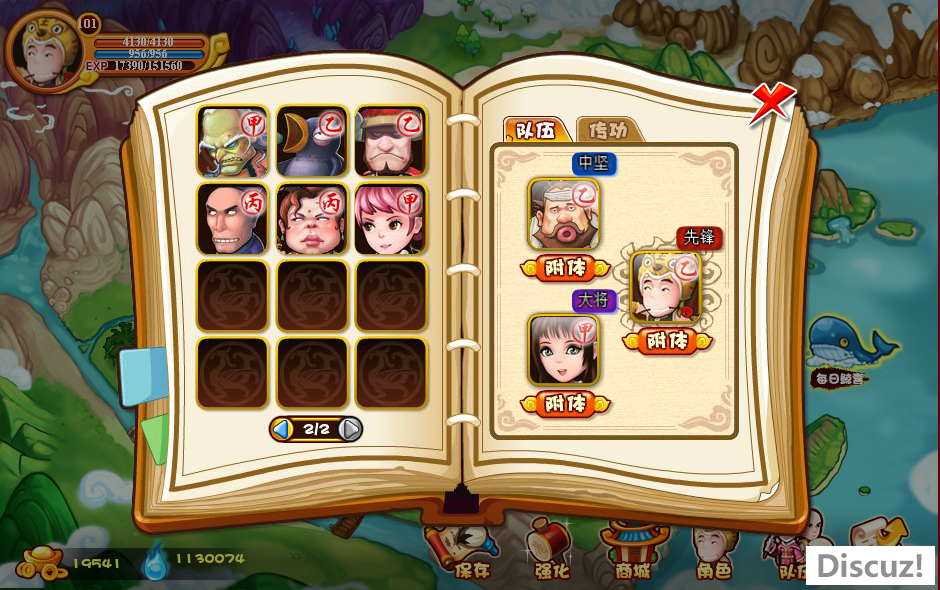The image size is (940, 590).
Task: Choose the brown-haired woman with forehead dot
Action: click(x=311, y=218)
